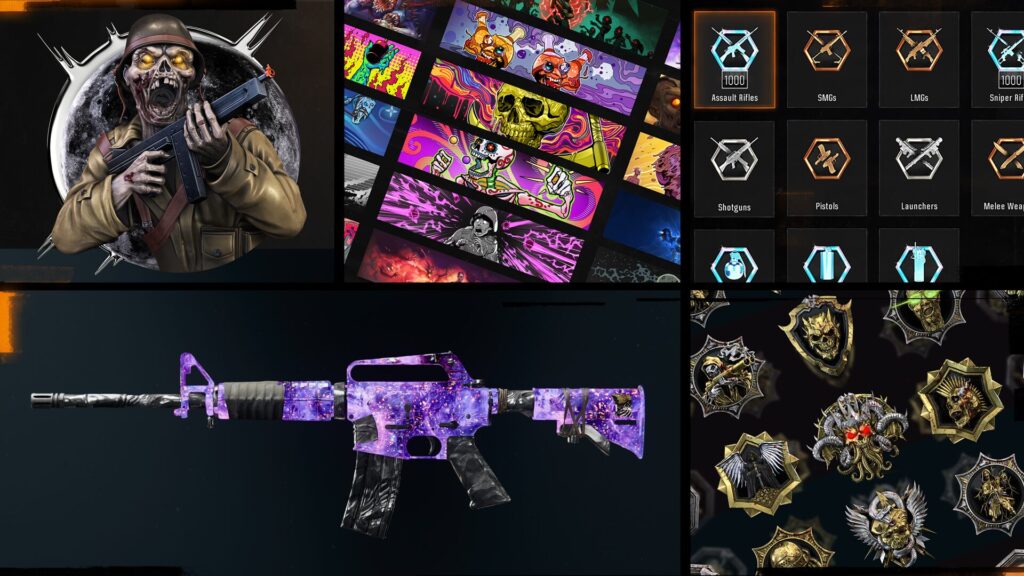The width and height of the screenshot is (1024, 576).
Task: Select the Melee Weapons category tile
Action: point(997,168)
